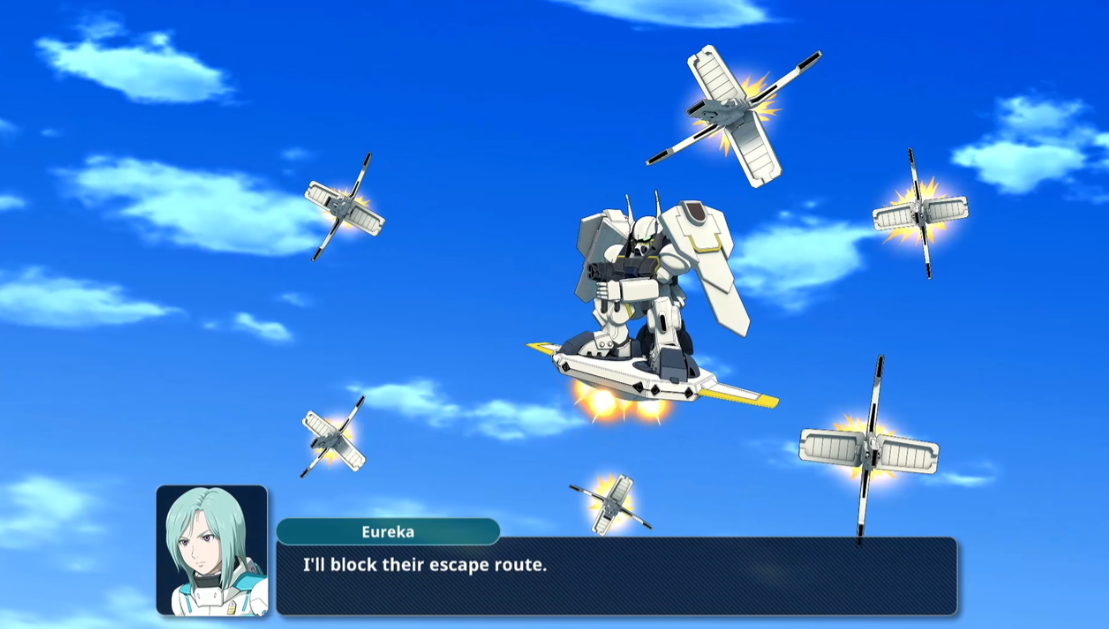This screenshot has height=629, width=1109.
Task: Click Eureka's character portrait
Action: [x=212, y=550]
